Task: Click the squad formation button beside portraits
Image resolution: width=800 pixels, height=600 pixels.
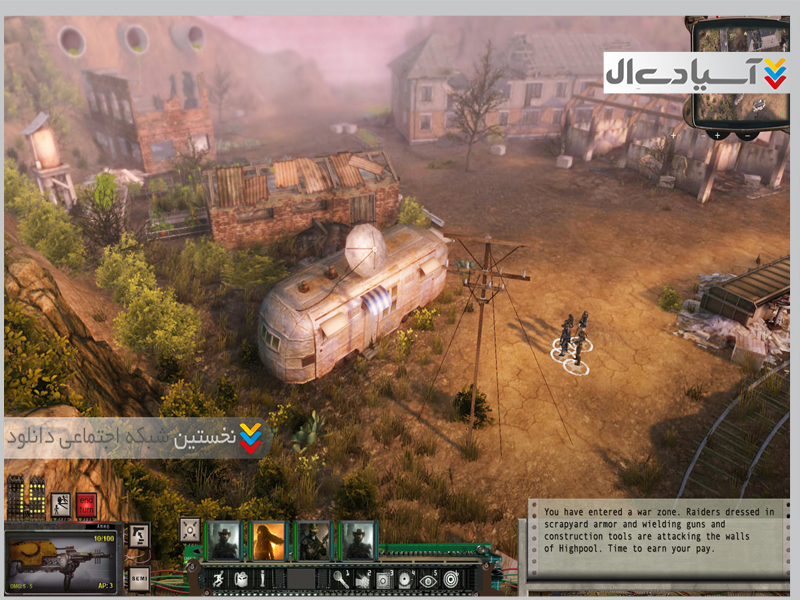Action: [x=189, y=529]
